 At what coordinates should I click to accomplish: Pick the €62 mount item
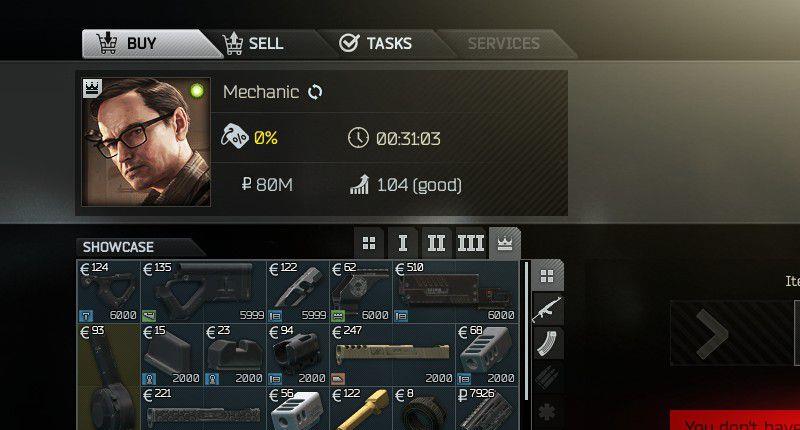(x=361, y=291)
